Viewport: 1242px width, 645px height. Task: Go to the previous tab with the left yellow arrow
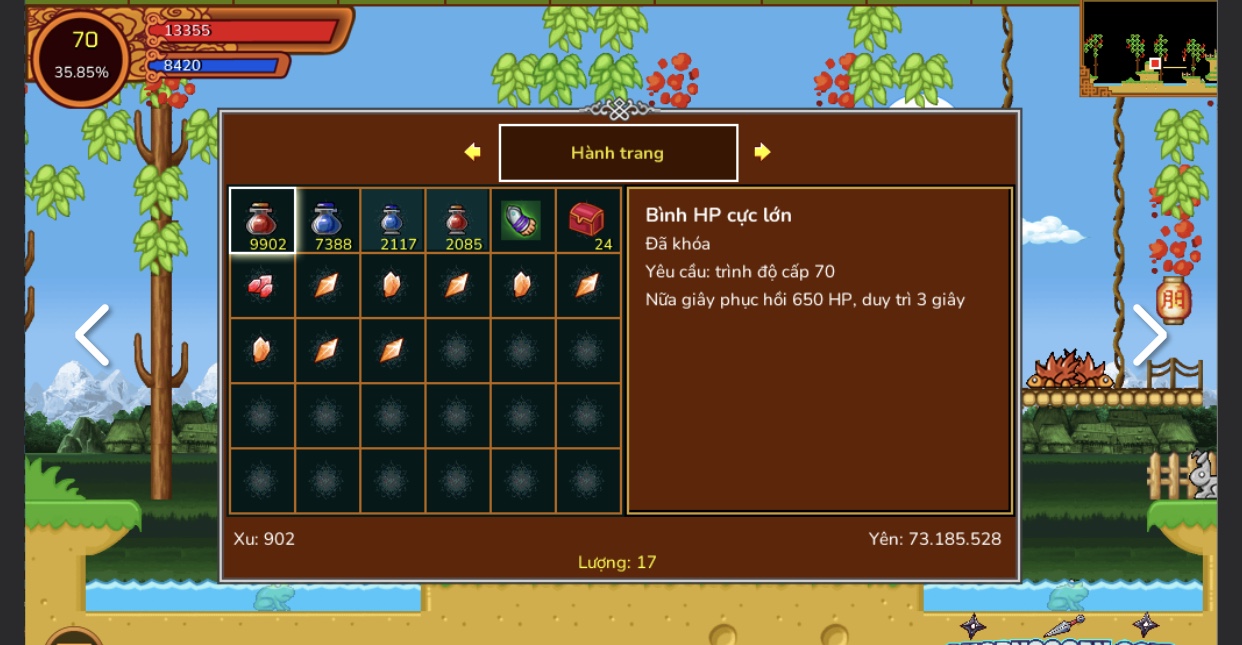click(473, 152)
